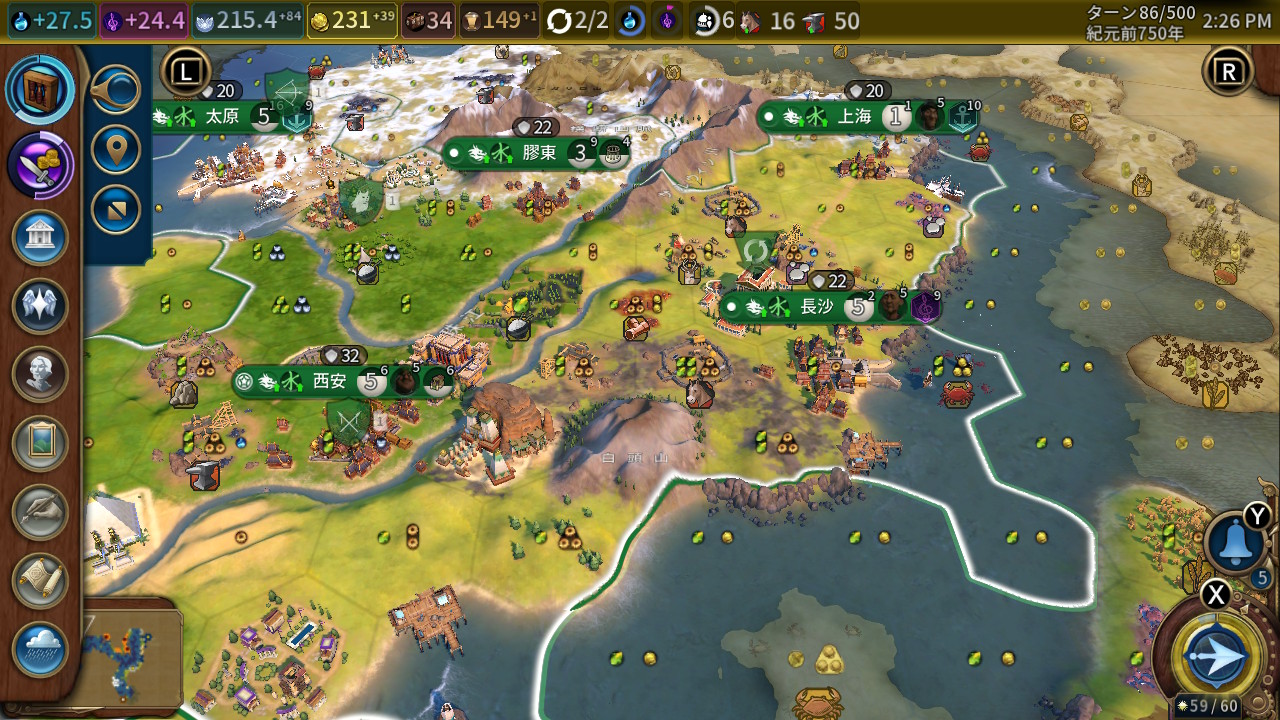Open the rolled scroll icon panel
Viewport: 1280px width, 720px height.
point(41,580)
